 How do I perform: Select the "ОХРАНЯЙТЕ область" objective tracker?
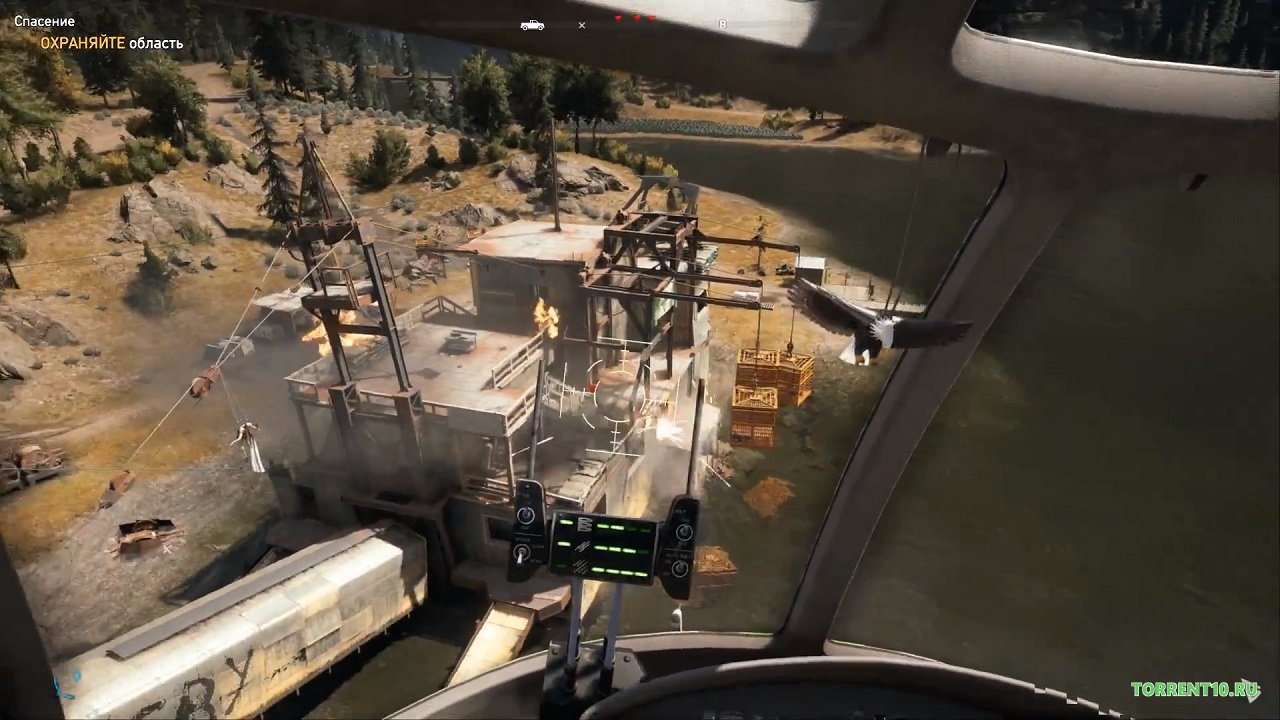[111, 43]
